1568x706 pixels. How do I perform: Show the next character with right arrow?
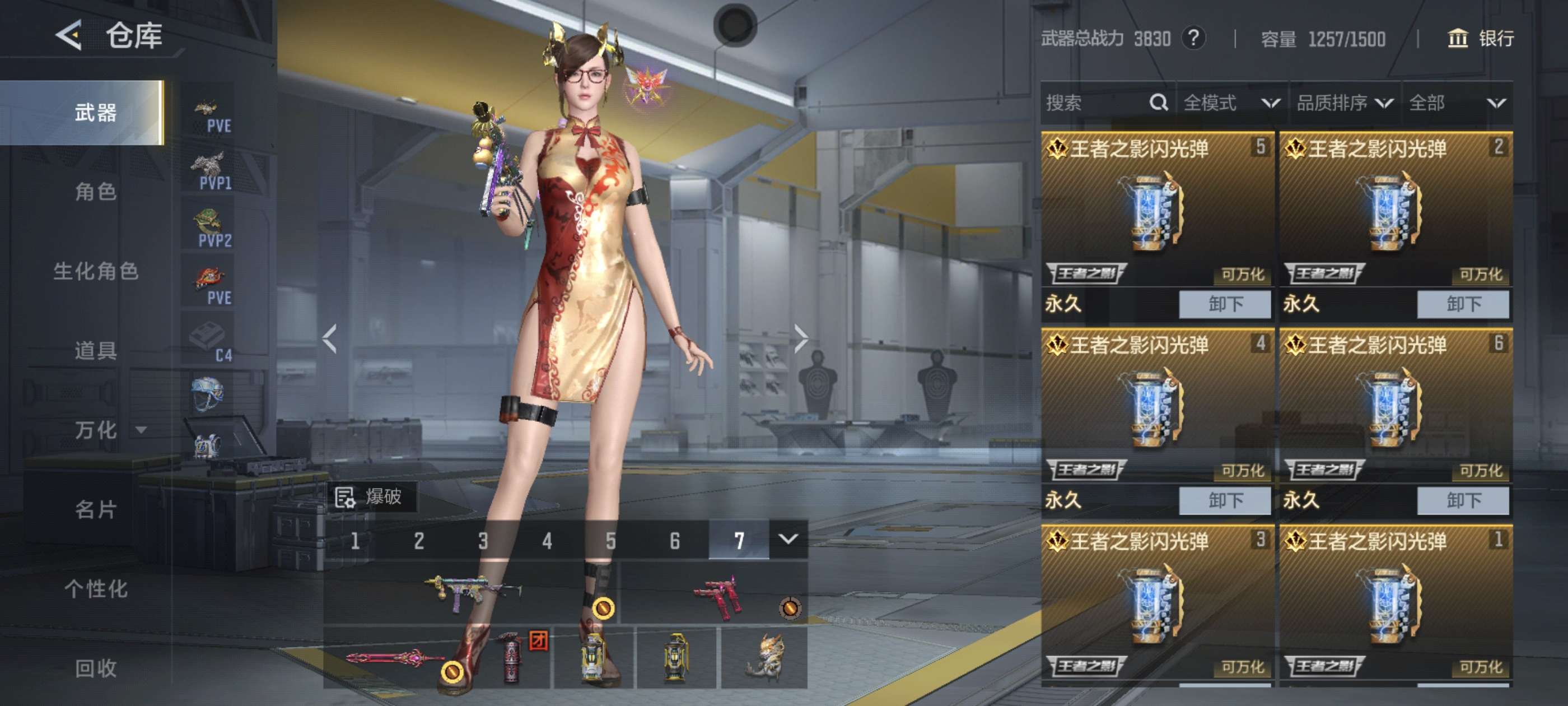[801, 338]
